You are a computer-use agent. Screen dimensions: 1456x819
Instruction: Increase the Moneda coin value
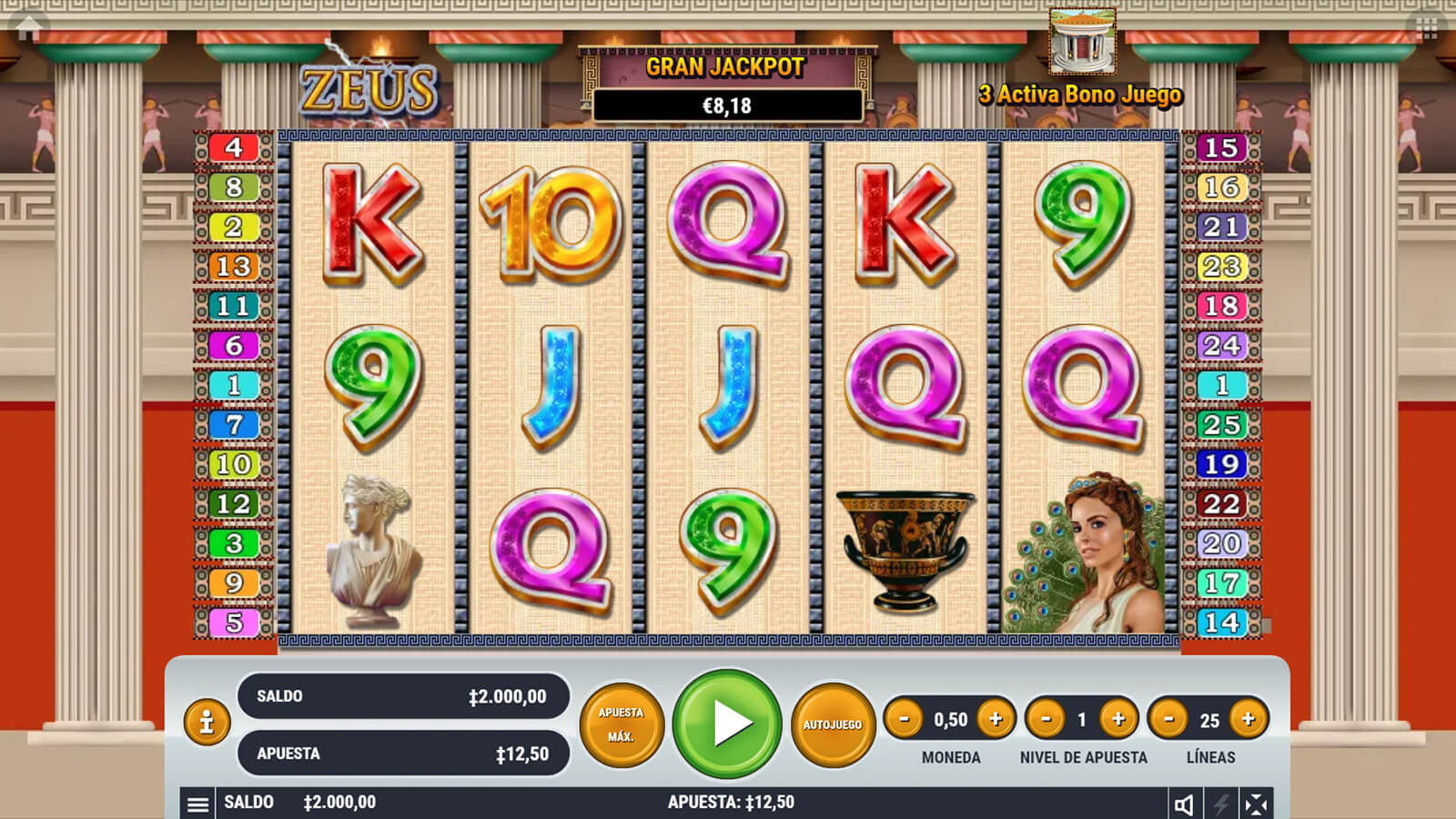coord(996,719)
